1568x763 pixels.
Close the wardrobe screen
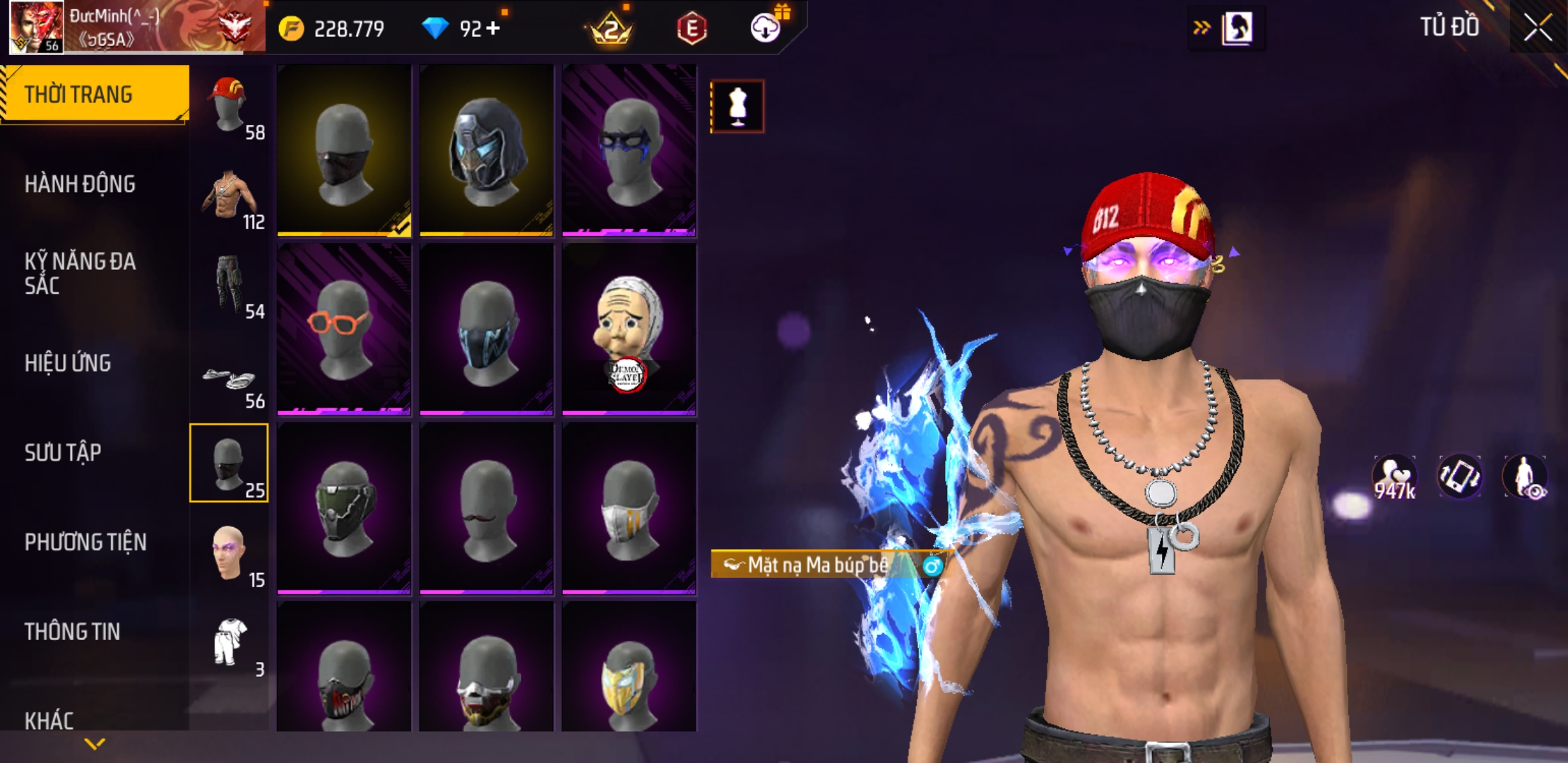[1537, 28]
